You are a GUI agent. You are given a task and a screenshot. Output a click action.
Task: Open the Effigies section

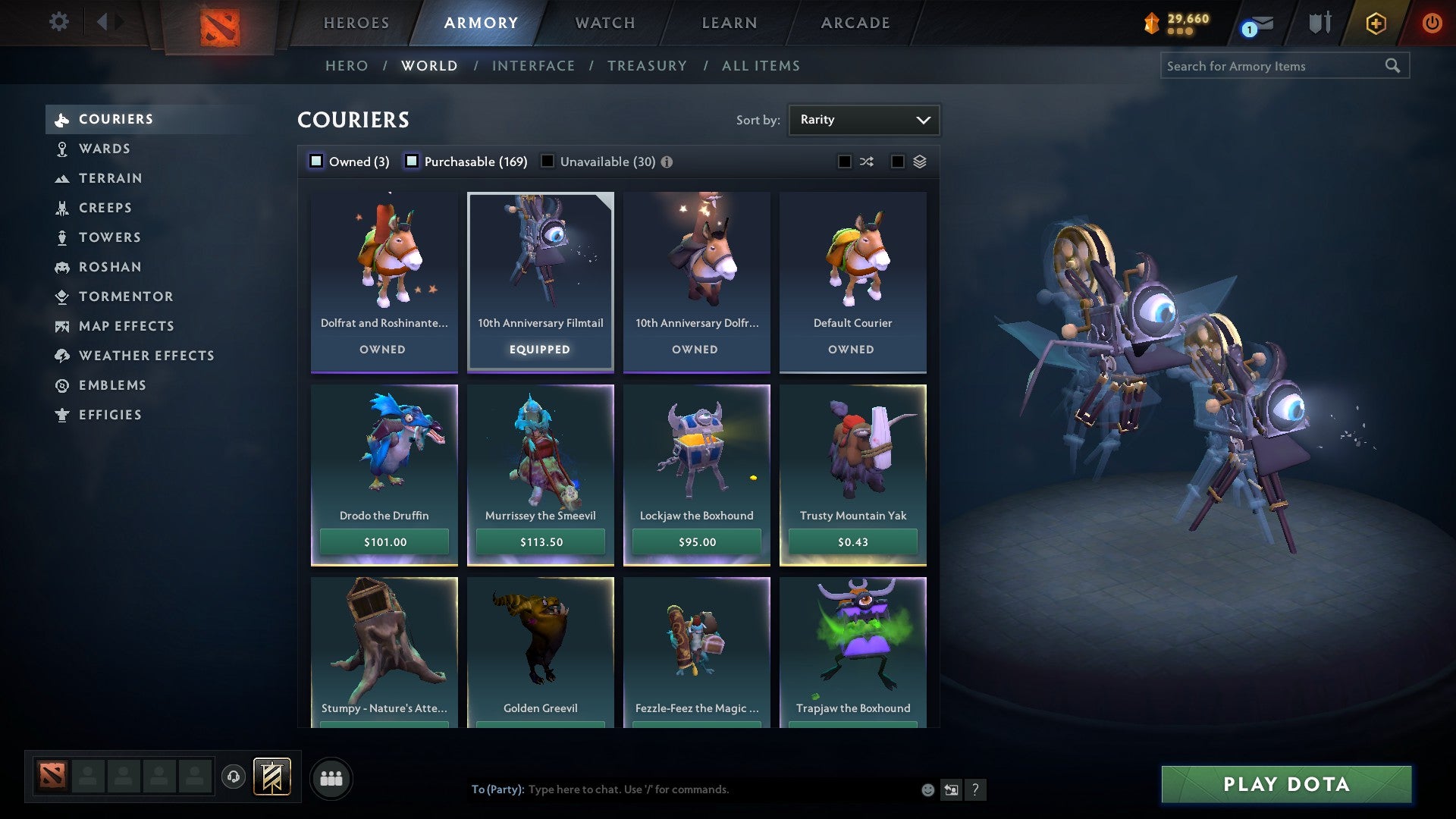[x=110, y=415]
